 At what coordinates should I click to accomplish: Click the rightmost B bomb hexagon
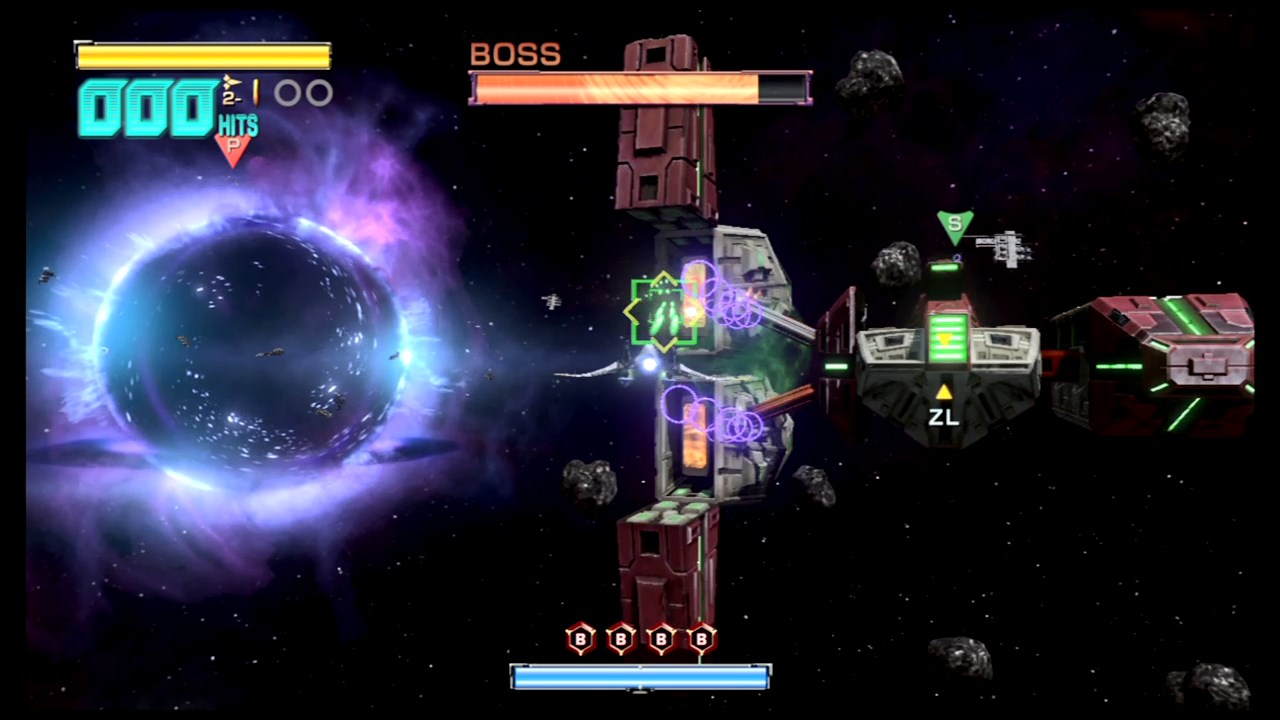pos(701,639)
